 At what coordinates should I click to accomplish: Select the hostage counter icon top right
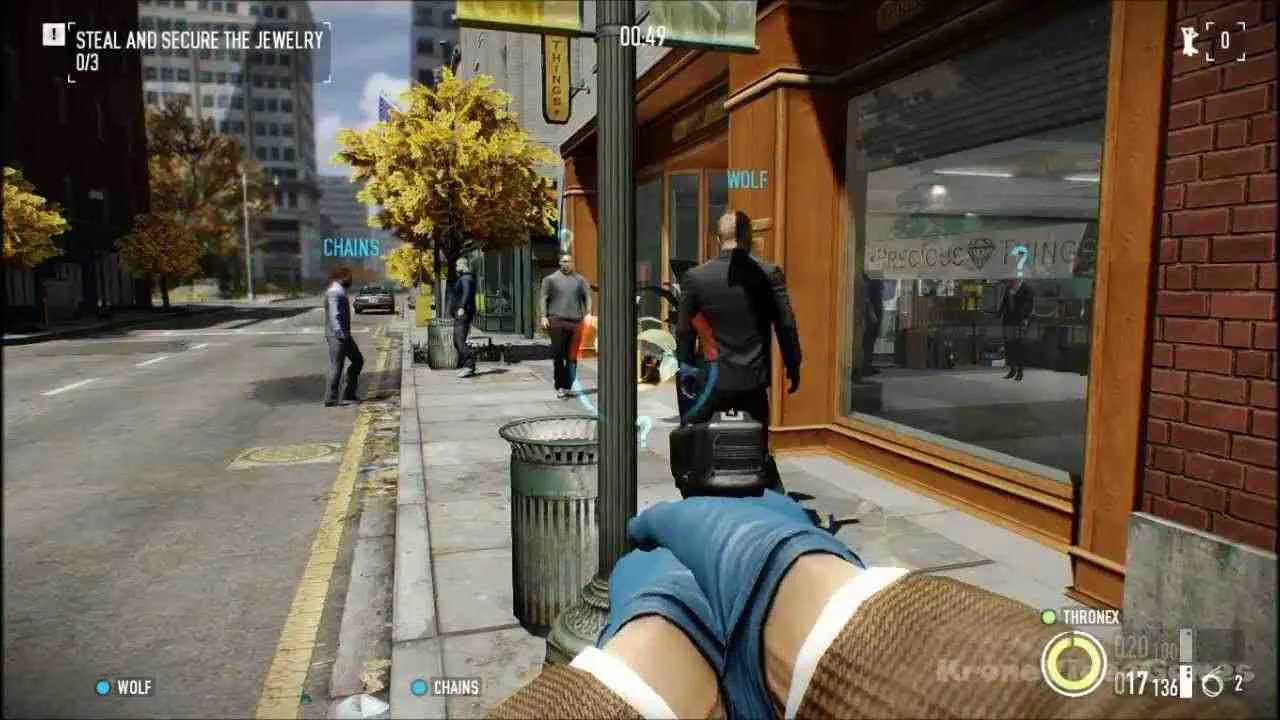point(1188,42)
